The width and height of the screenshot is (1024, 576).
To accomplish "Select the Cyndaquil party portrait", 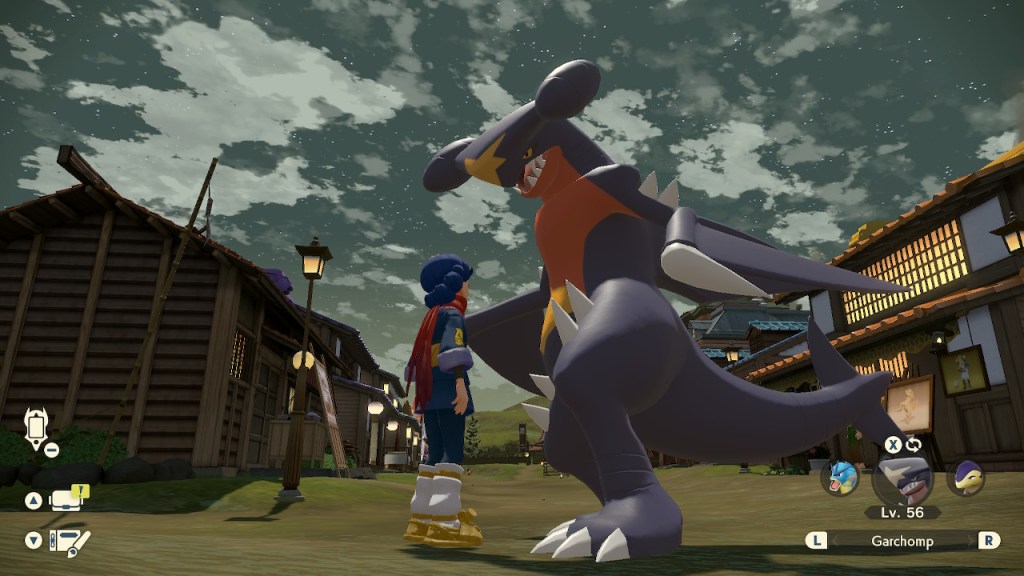I will click(x=966, y=477).
